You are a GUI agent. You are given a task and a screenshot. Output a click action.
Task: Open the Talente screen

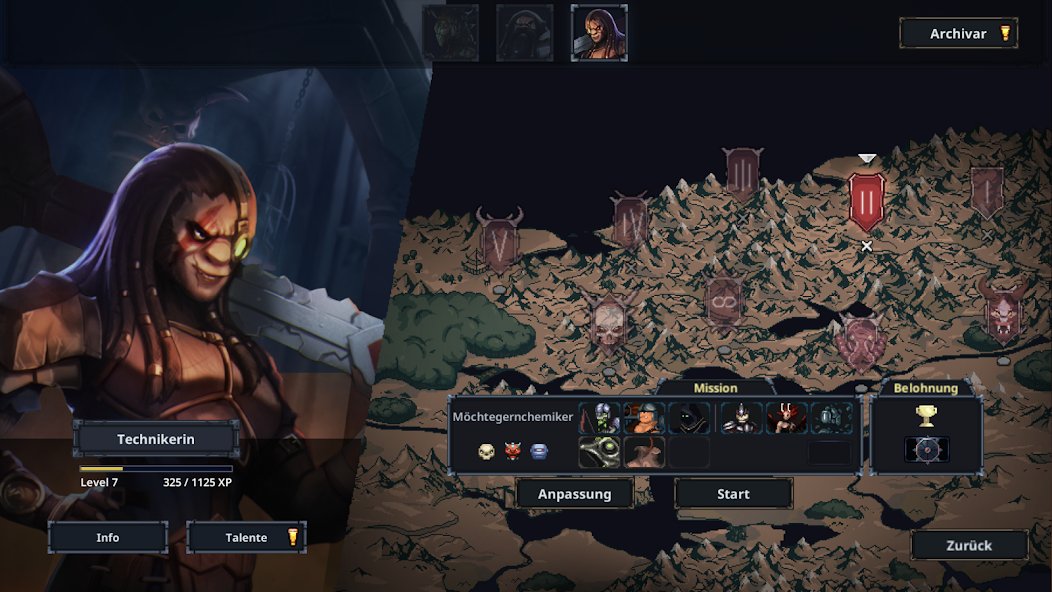click(x=246, y=538)
